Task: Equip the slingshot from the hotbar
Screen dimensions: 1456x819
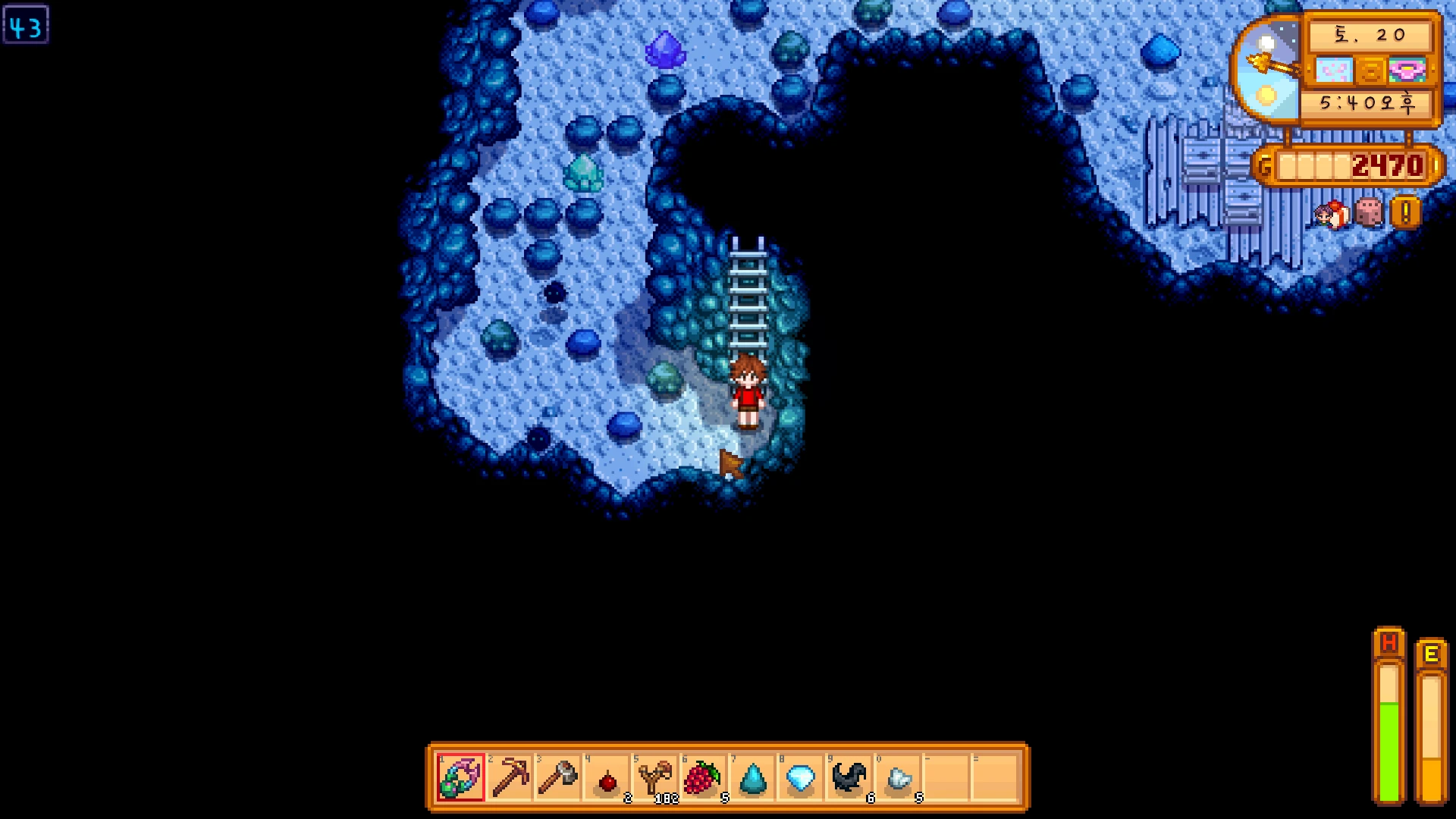Action: (656, 777)
